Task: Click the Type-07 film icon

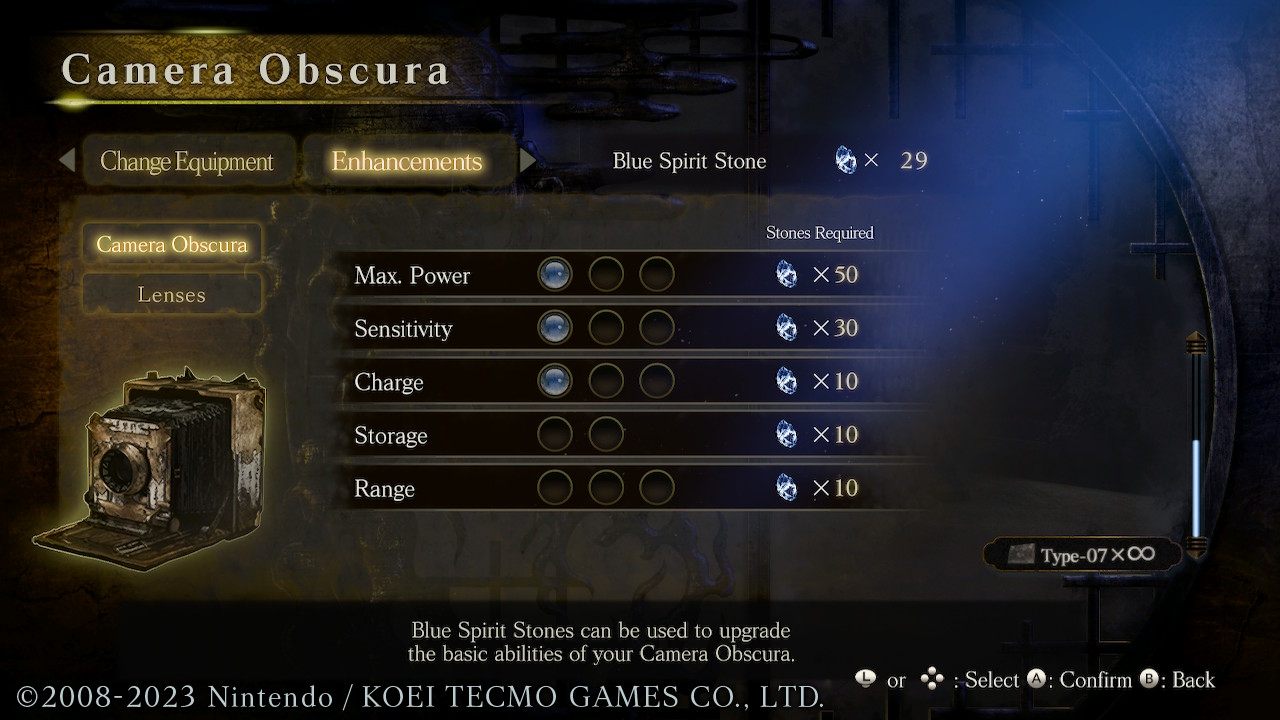Action: 1022,554
